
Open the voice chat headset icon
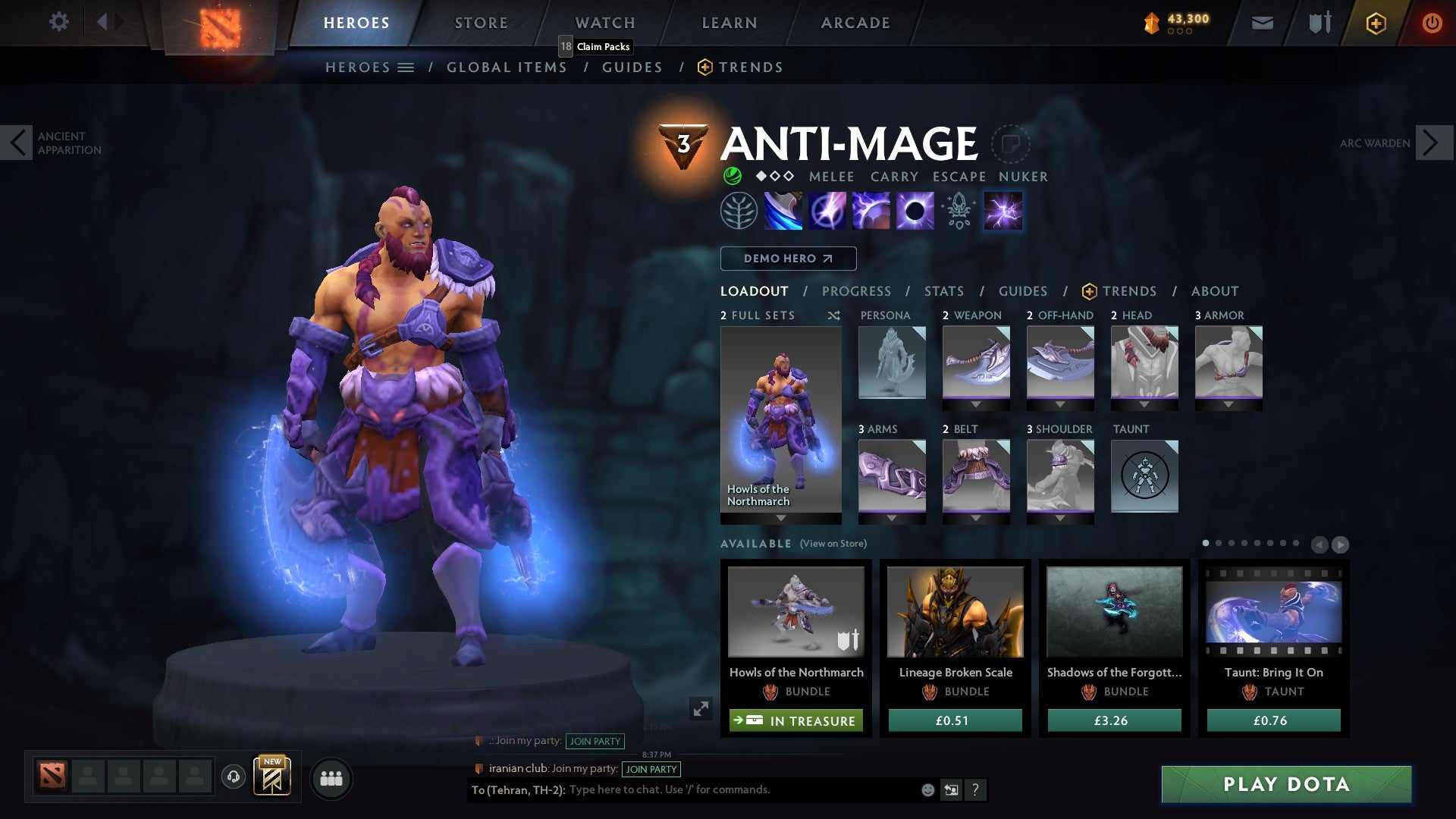[x=233, y=777]
